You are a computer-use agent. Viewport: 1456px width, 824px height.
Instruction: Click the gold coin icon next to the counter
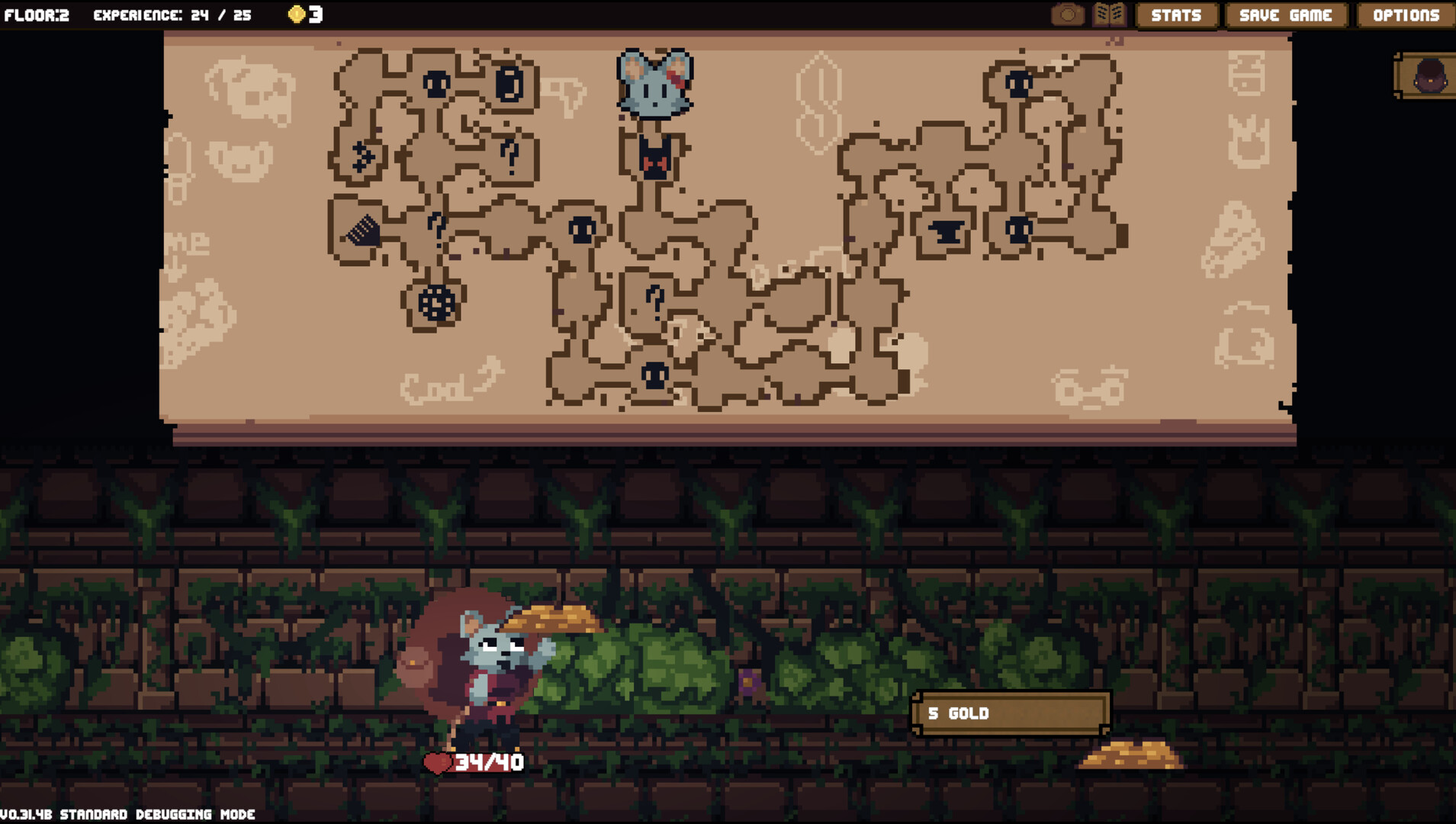pyautogui.click(x=297, y=14)
